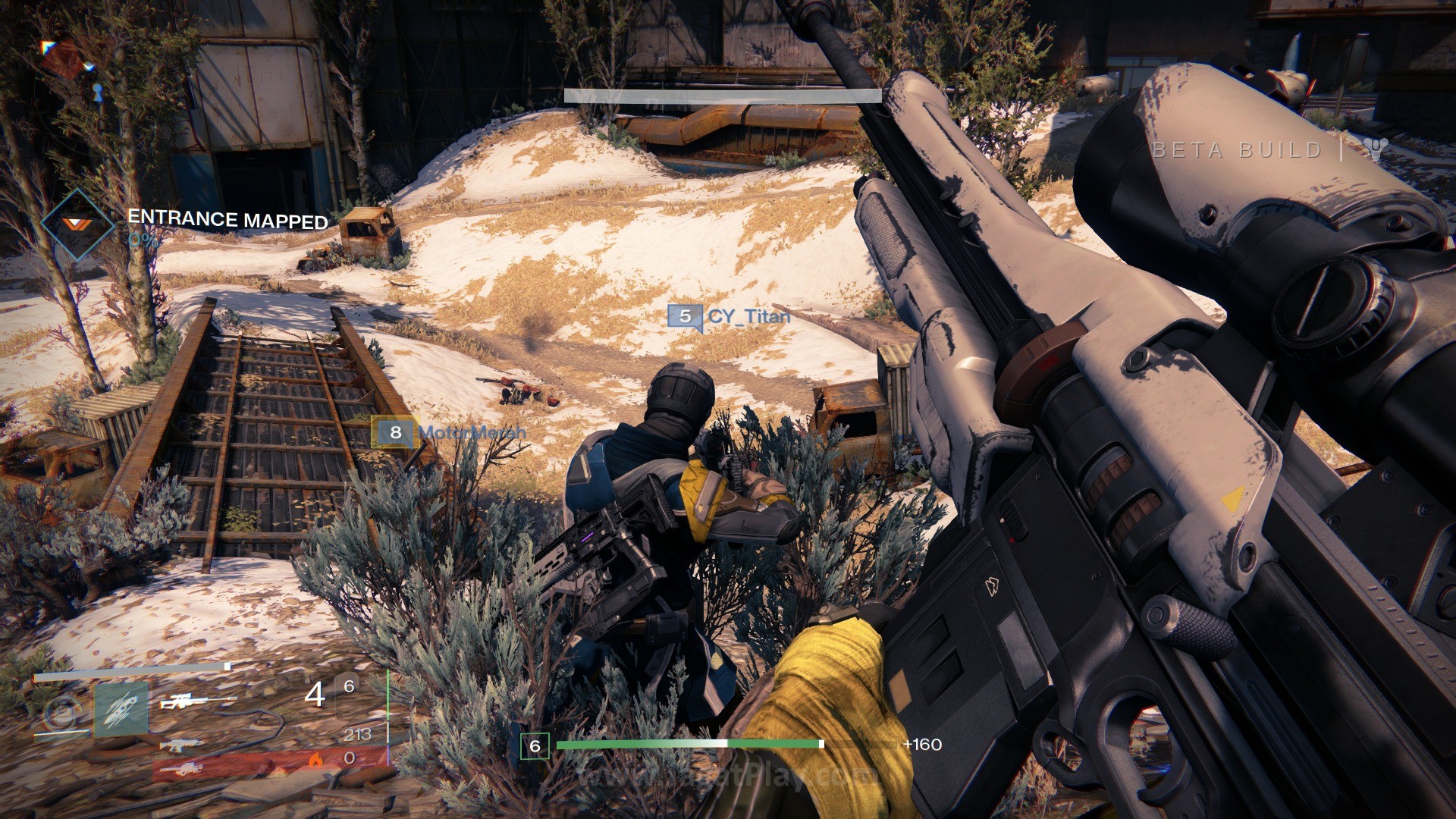1456x819 pixels.
Task: Click the level 6 badge beside XP bar
Action: (535, 746)
